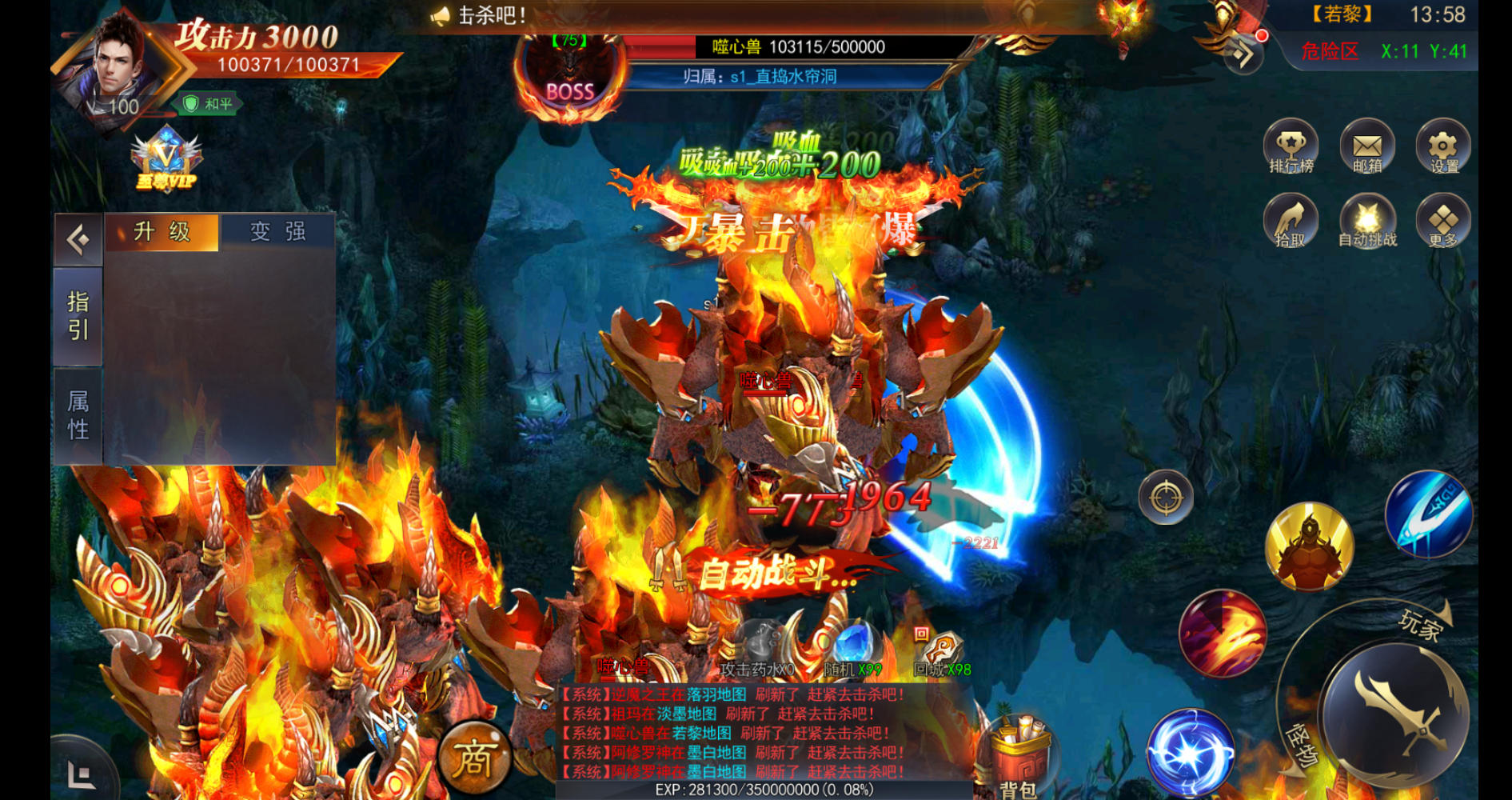This screenshot has width=1512, height=800.
Task: Open the 邮箱 mailbox
Action: pyautogui.click(x=1367, y=146)
